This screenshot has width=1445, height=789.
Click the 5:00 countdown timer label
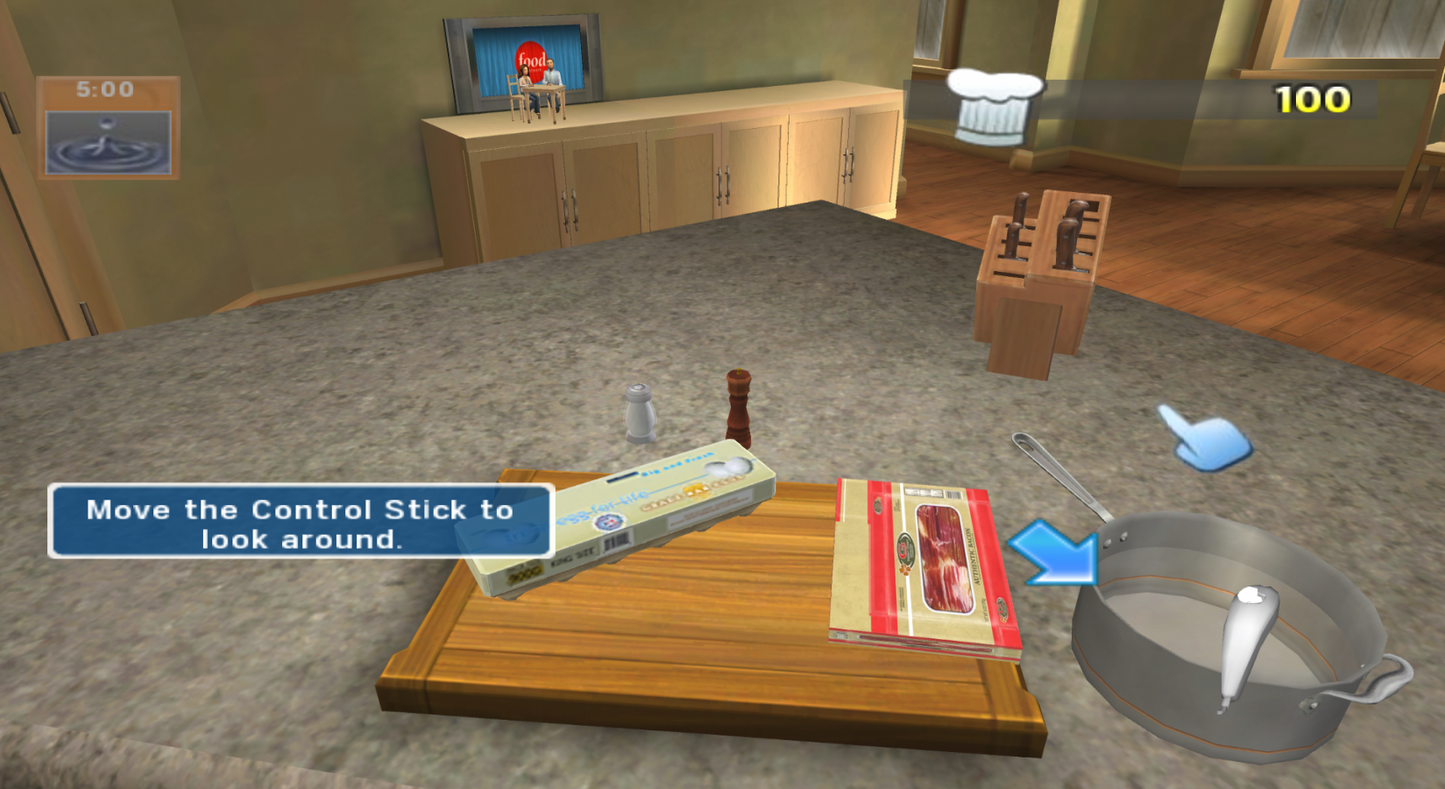[106, 89]
